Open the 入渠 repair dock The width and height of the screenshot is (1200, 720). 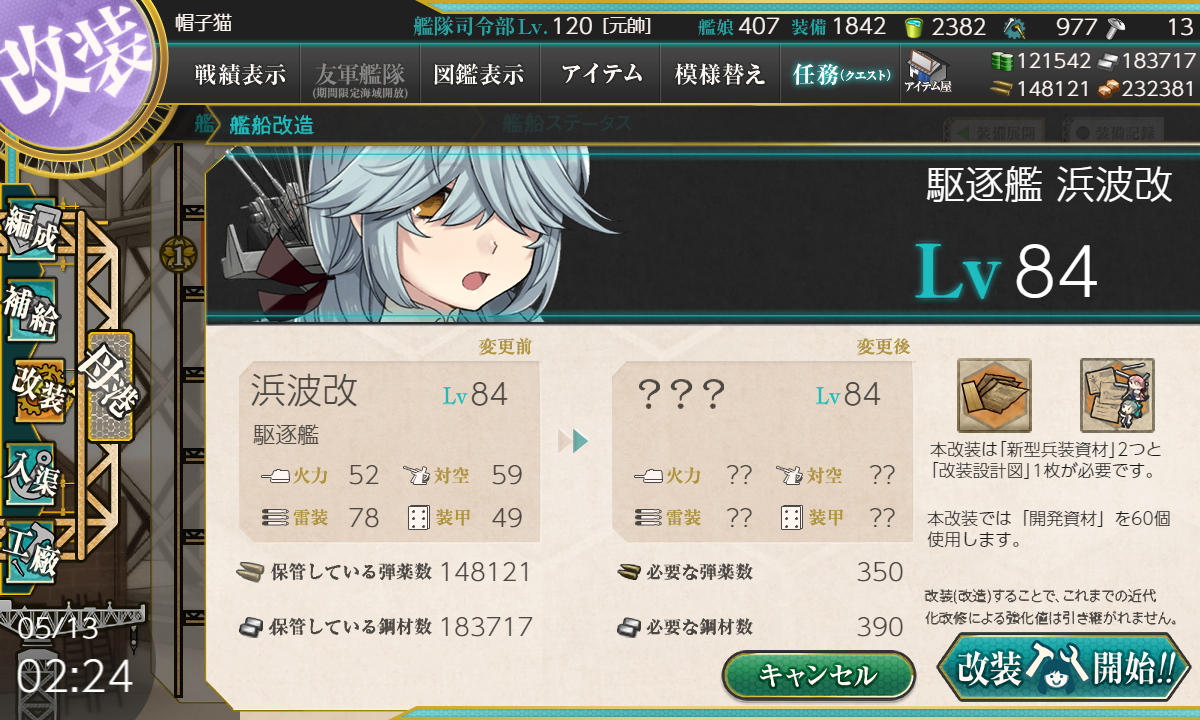[x=30, y=470]
